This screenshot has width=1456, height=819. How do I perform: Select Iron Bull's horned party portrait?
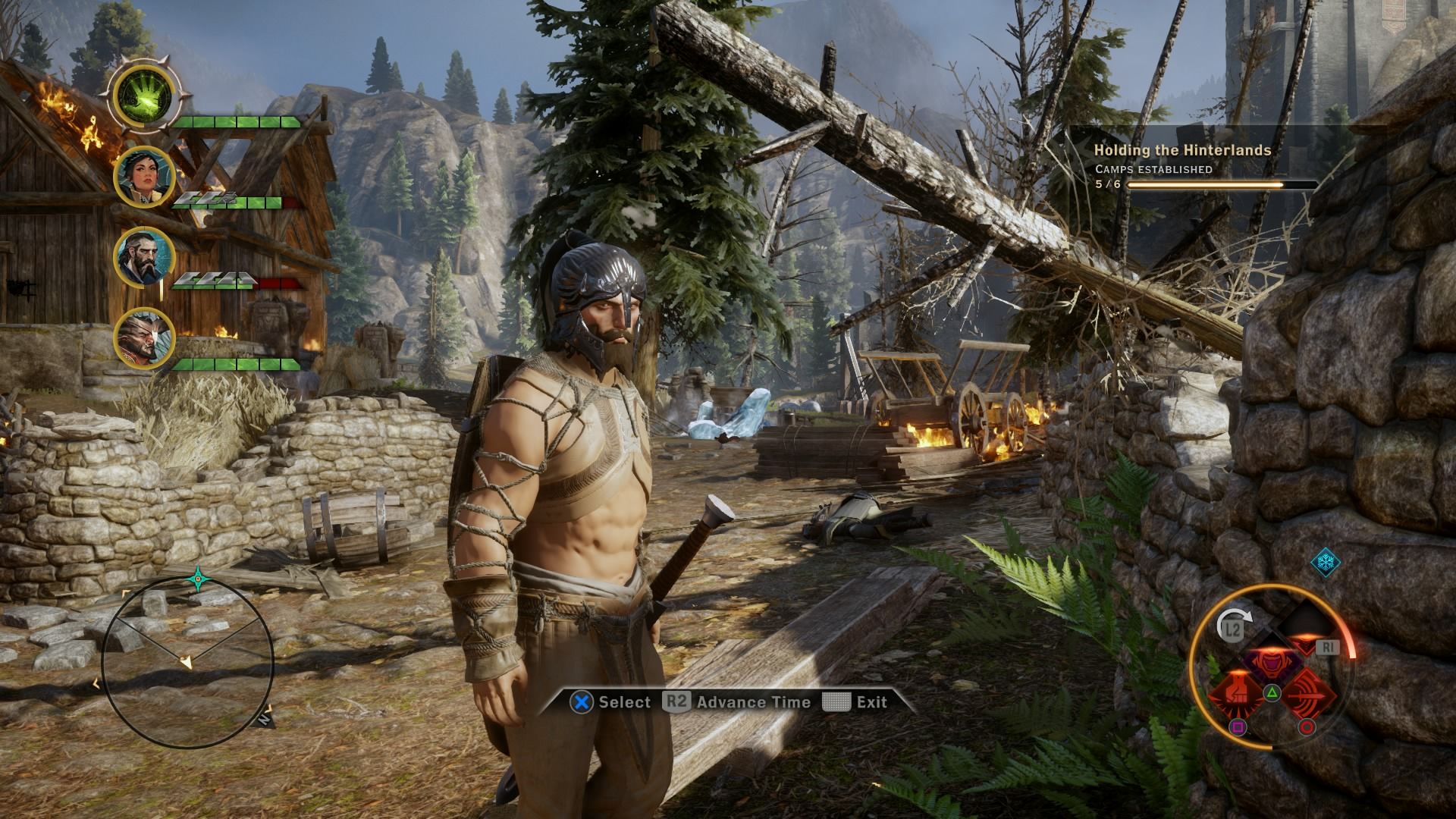pos(144,337)
